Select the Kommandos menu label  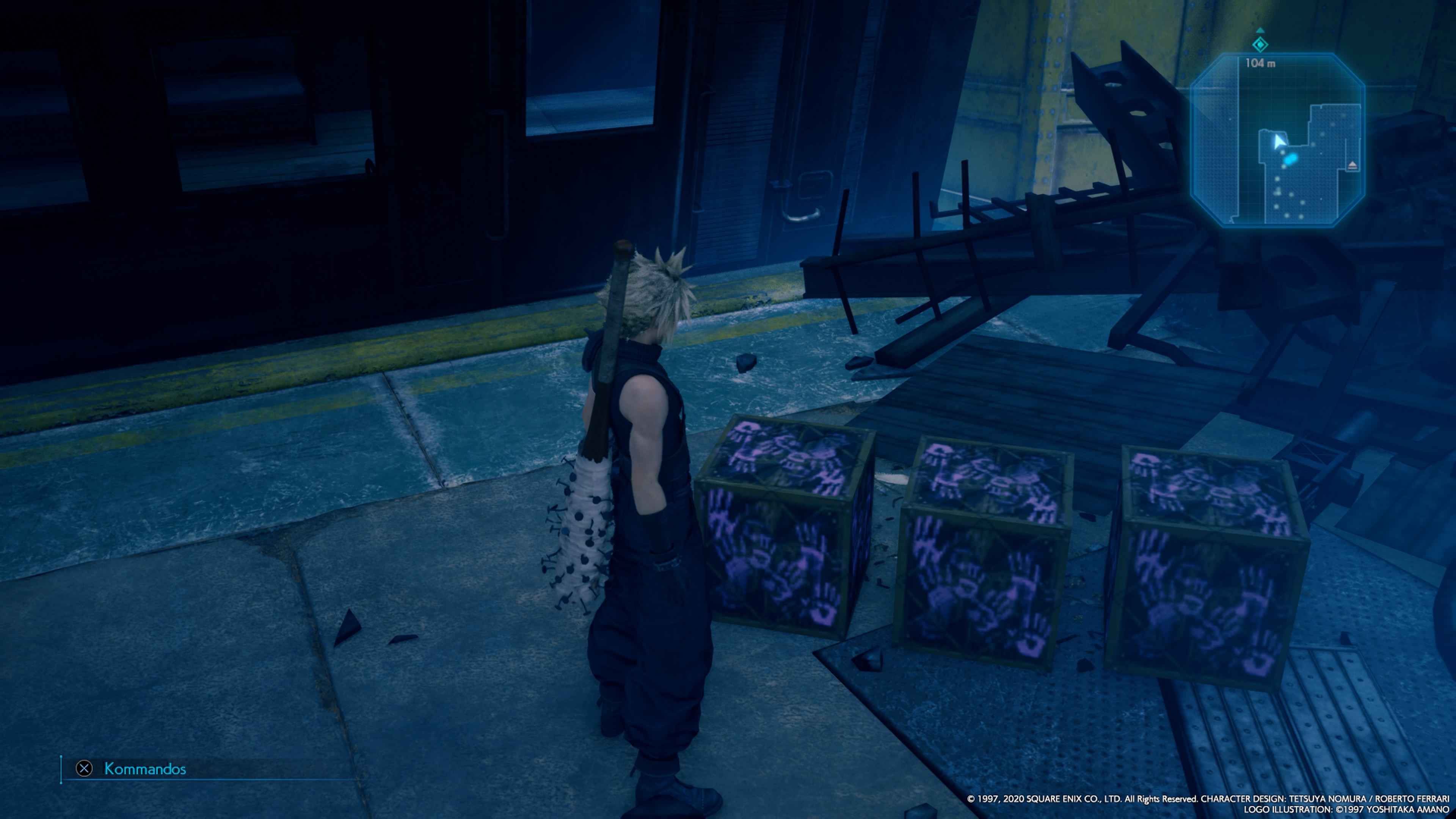[x=146, y=769]
